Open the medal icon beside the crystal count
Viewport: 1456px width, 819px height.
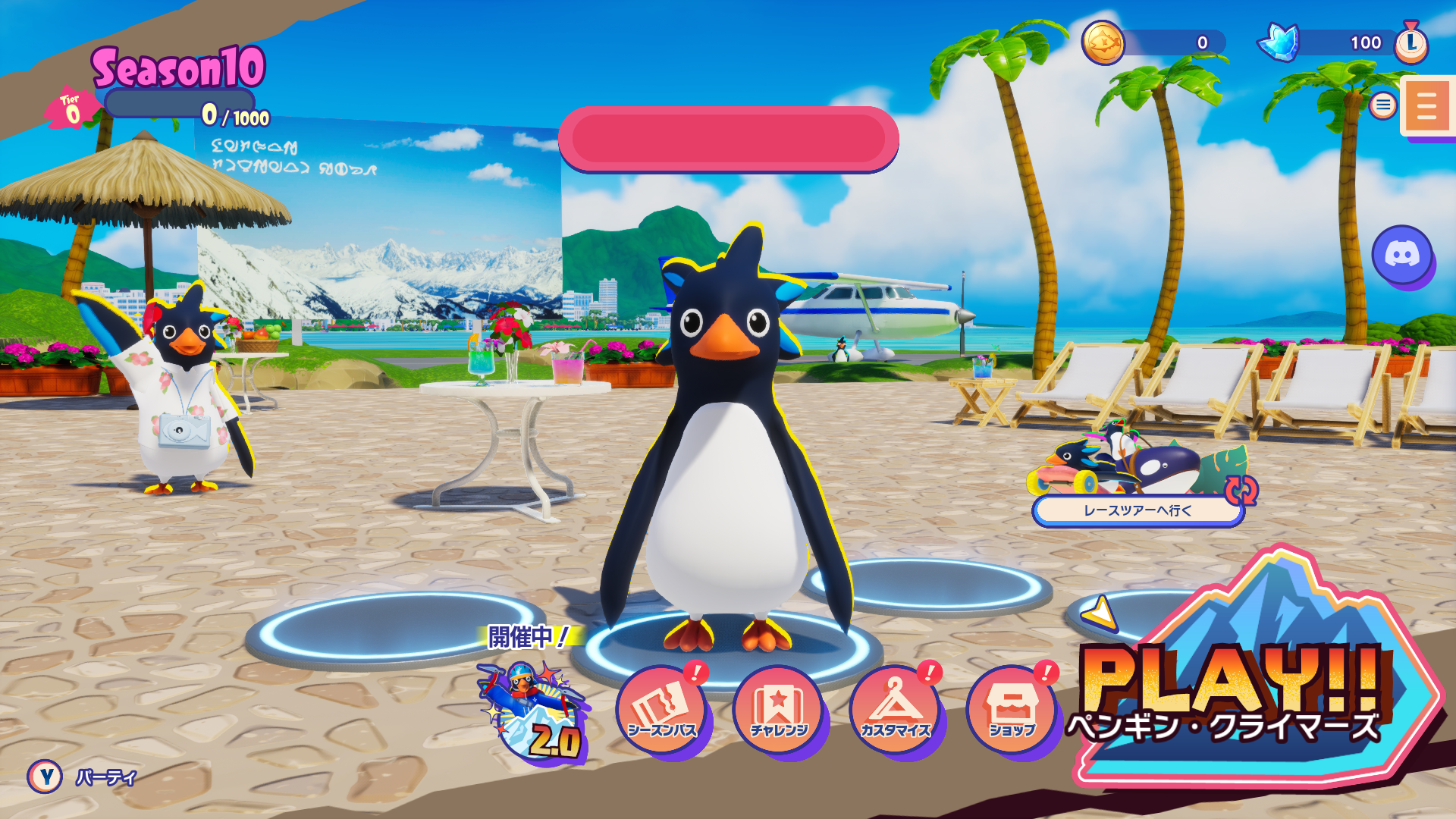tap(1411, 42)
